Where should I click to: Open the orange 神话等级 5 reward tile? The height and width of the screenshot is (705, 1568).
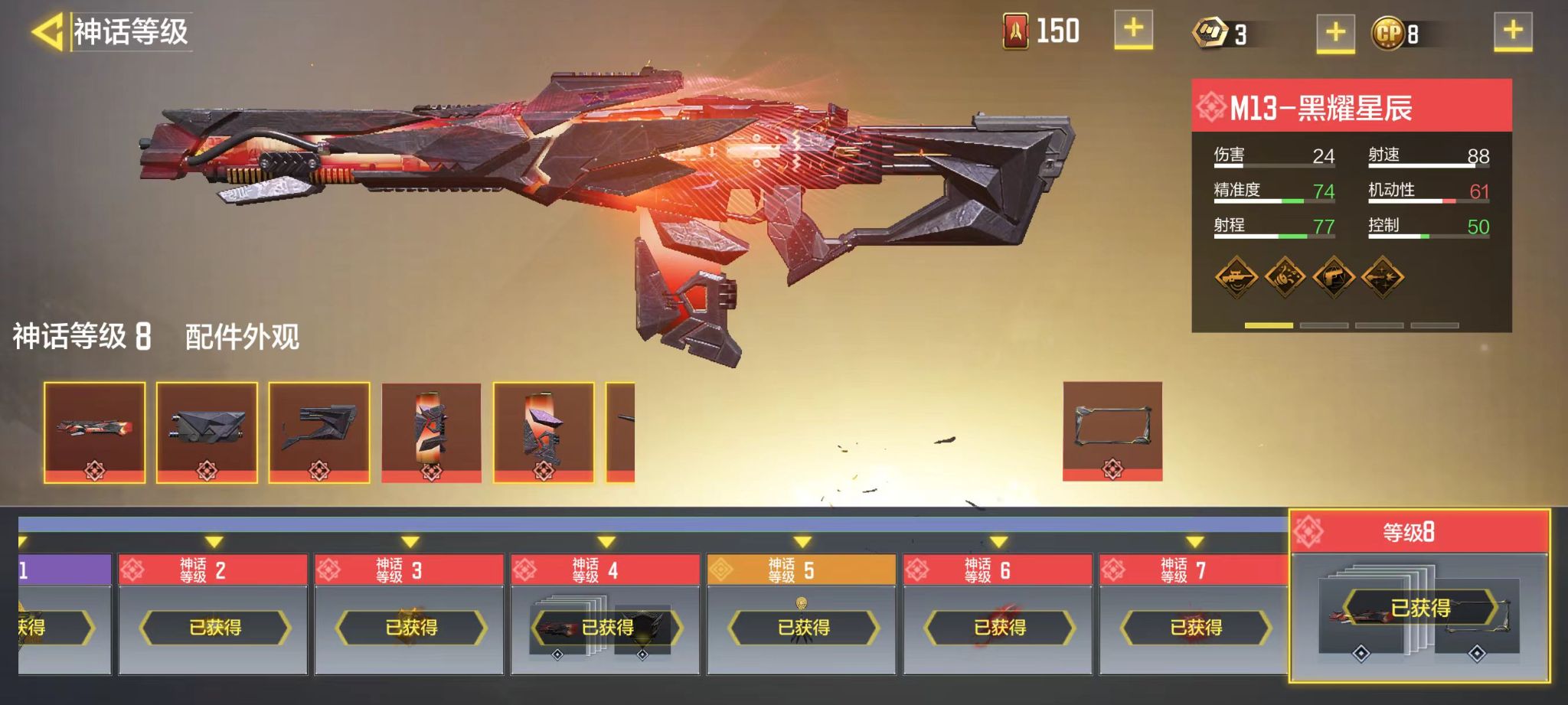click(802, 614)
